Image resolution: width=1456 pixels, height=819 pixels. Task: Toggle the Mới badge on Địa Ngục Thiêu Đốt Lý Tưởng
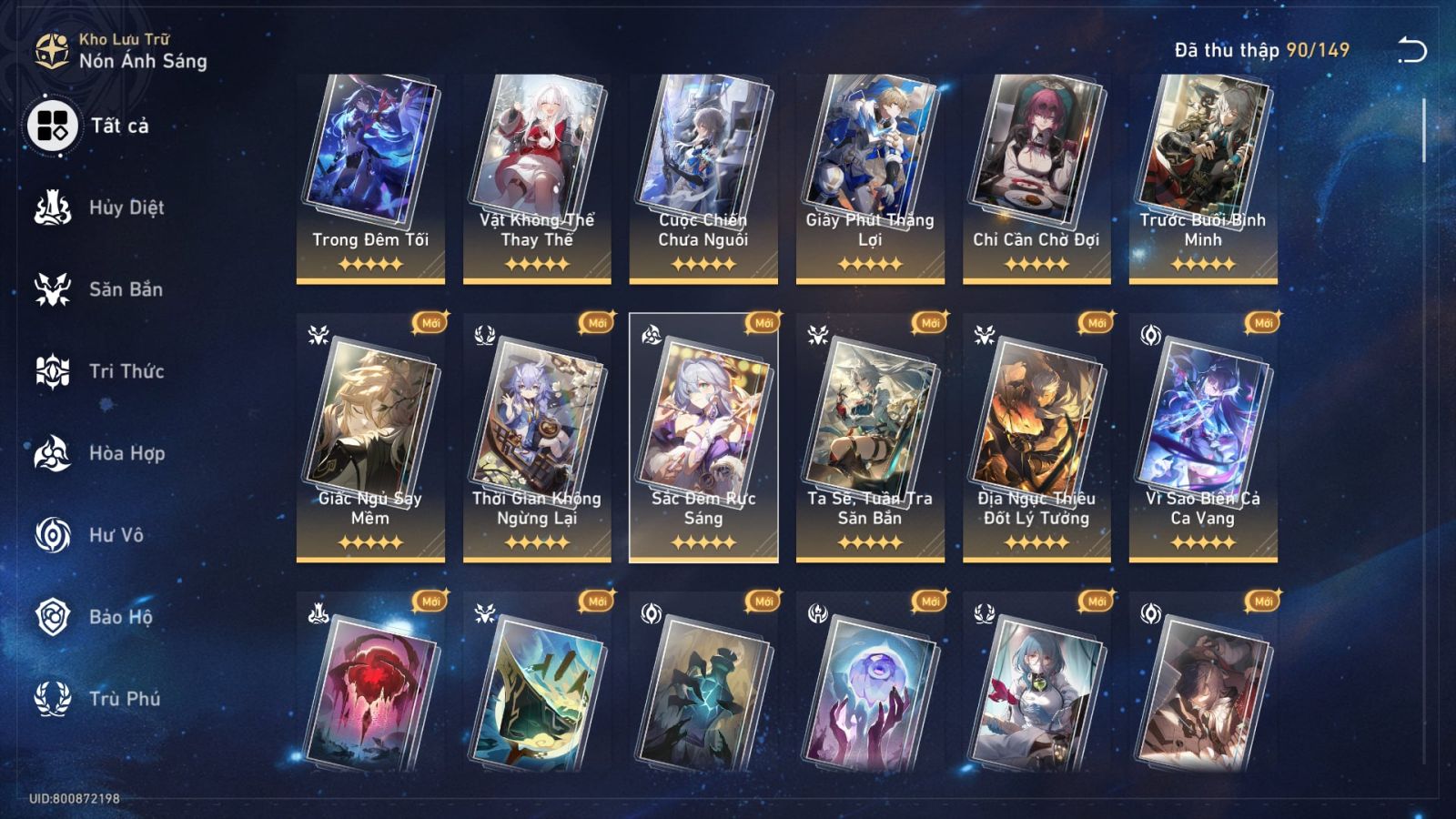click(1095, 322)
